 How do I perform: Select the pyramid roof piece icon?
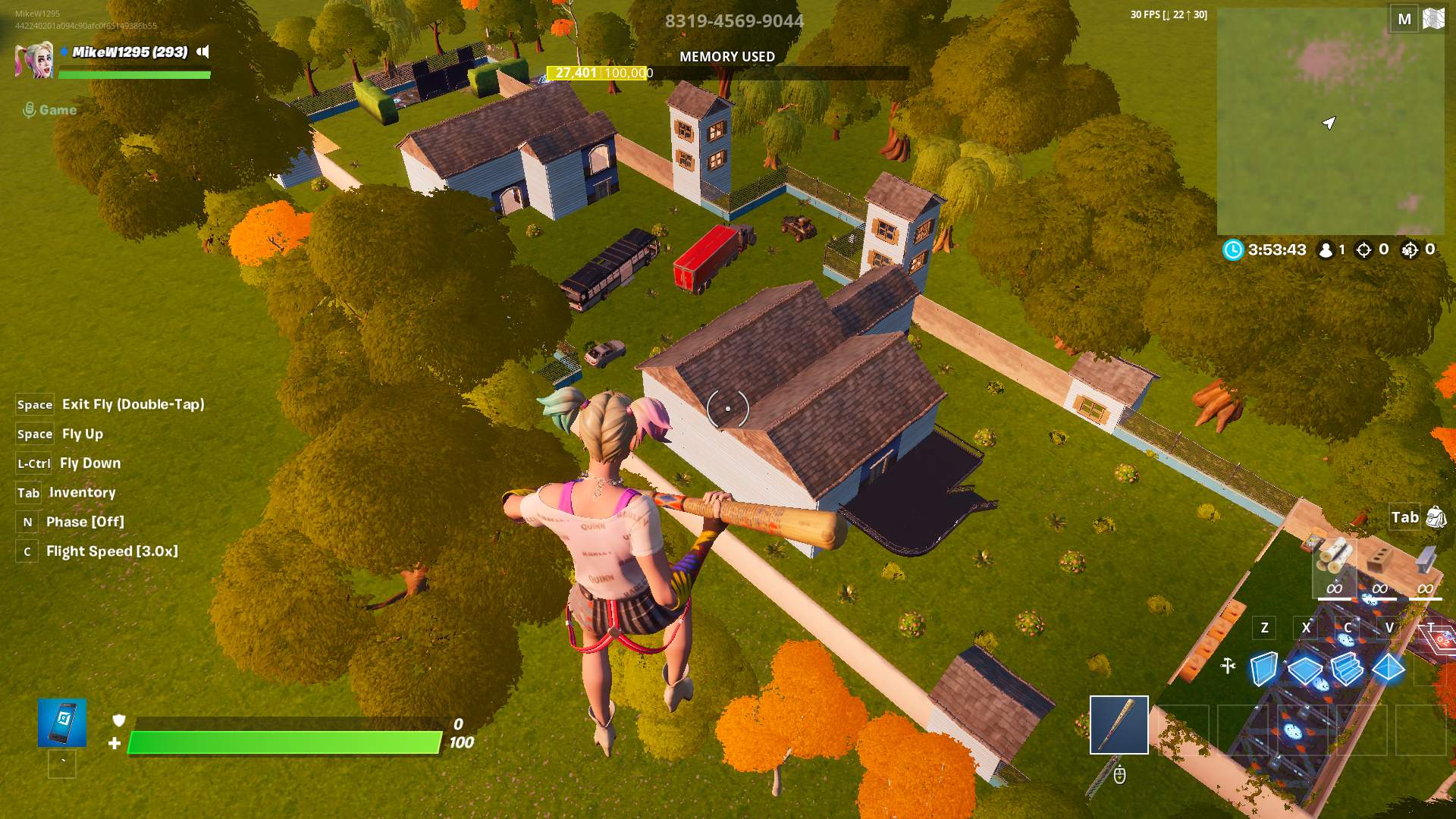point(1390,668)
